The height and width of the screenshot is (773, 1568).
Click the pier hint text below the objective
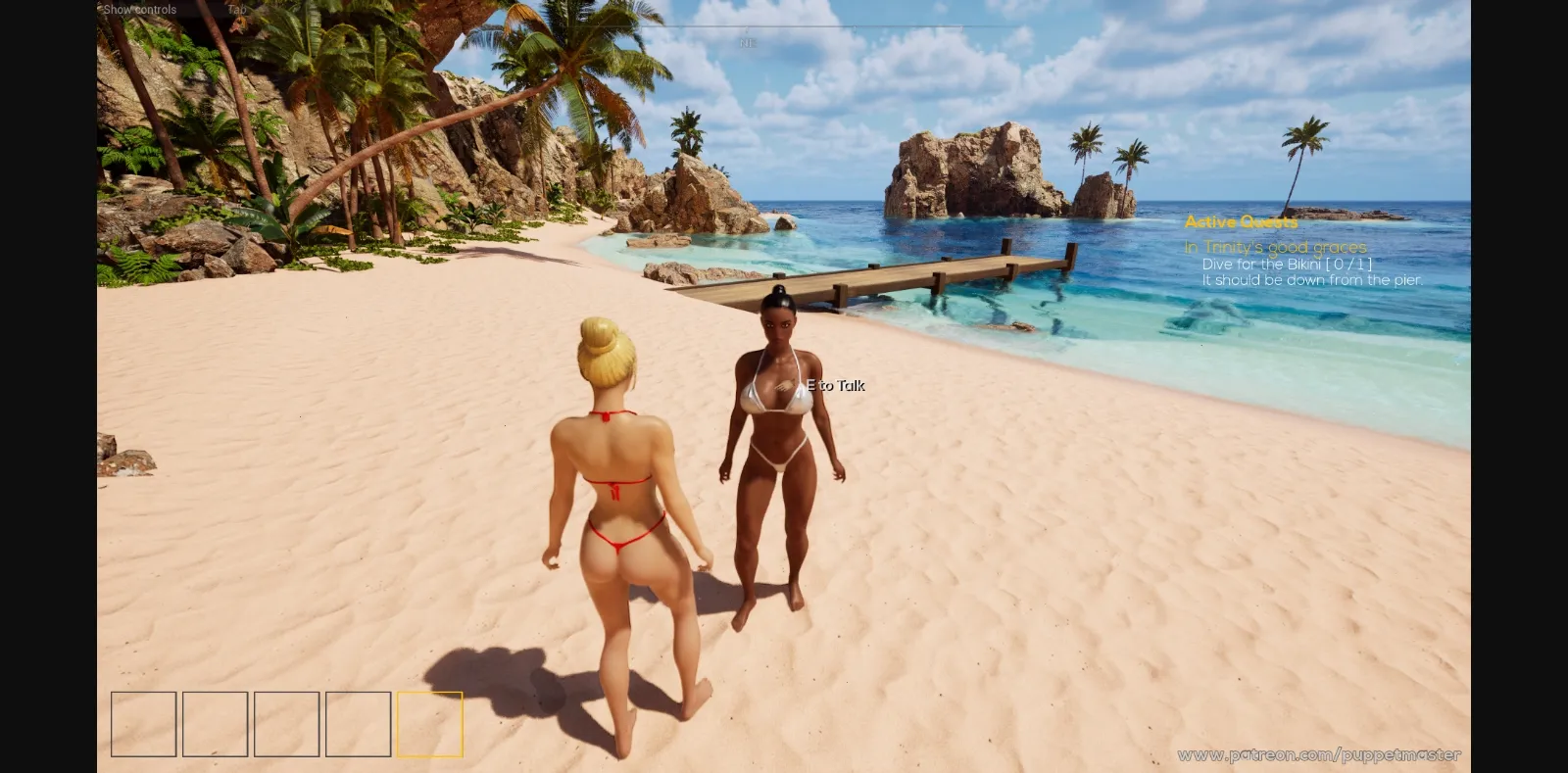coord(1311,279)
